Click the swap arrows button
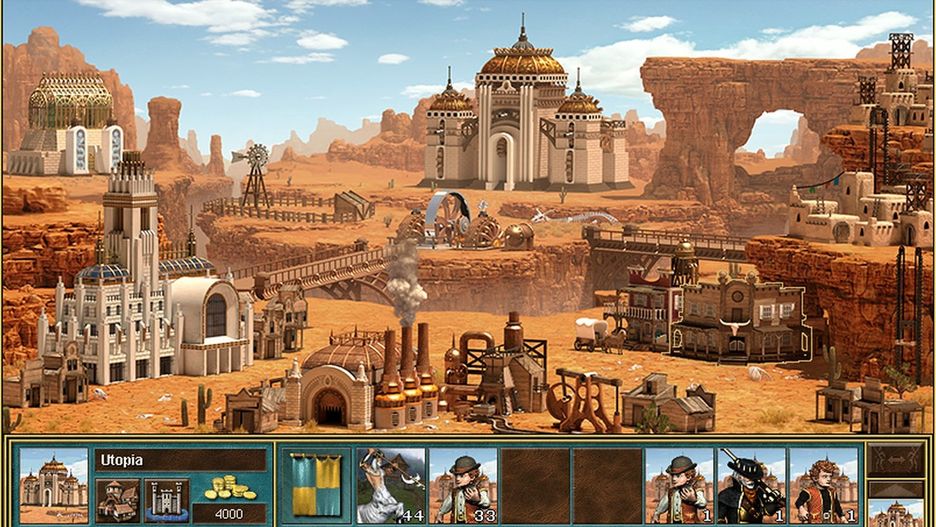Image resolution: width=936 pixels, height=527 pixels. click(896, 459)
